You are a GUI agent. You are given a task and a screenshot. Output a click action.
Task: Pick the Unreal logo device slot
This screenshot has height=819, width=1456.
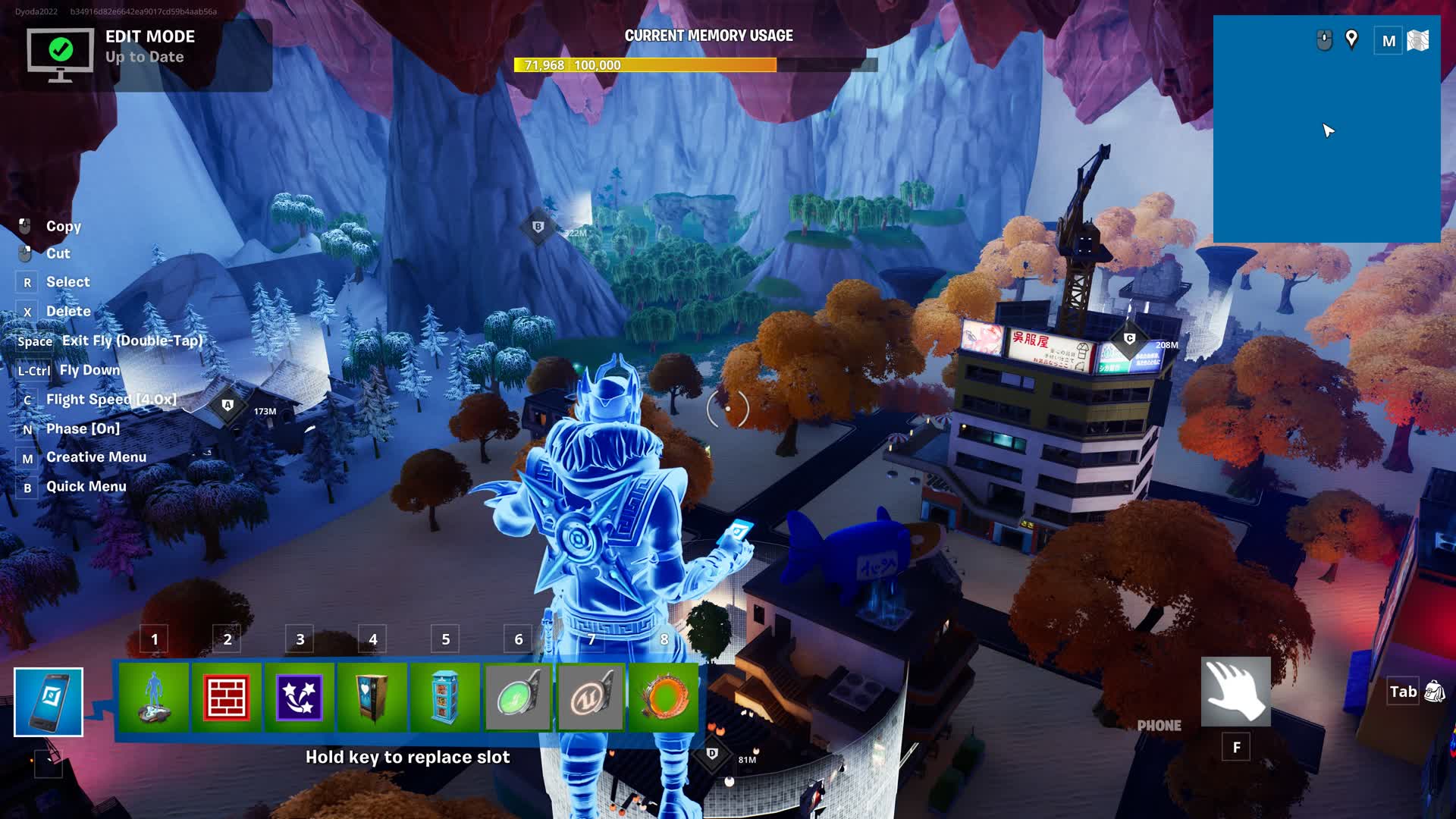591,697
